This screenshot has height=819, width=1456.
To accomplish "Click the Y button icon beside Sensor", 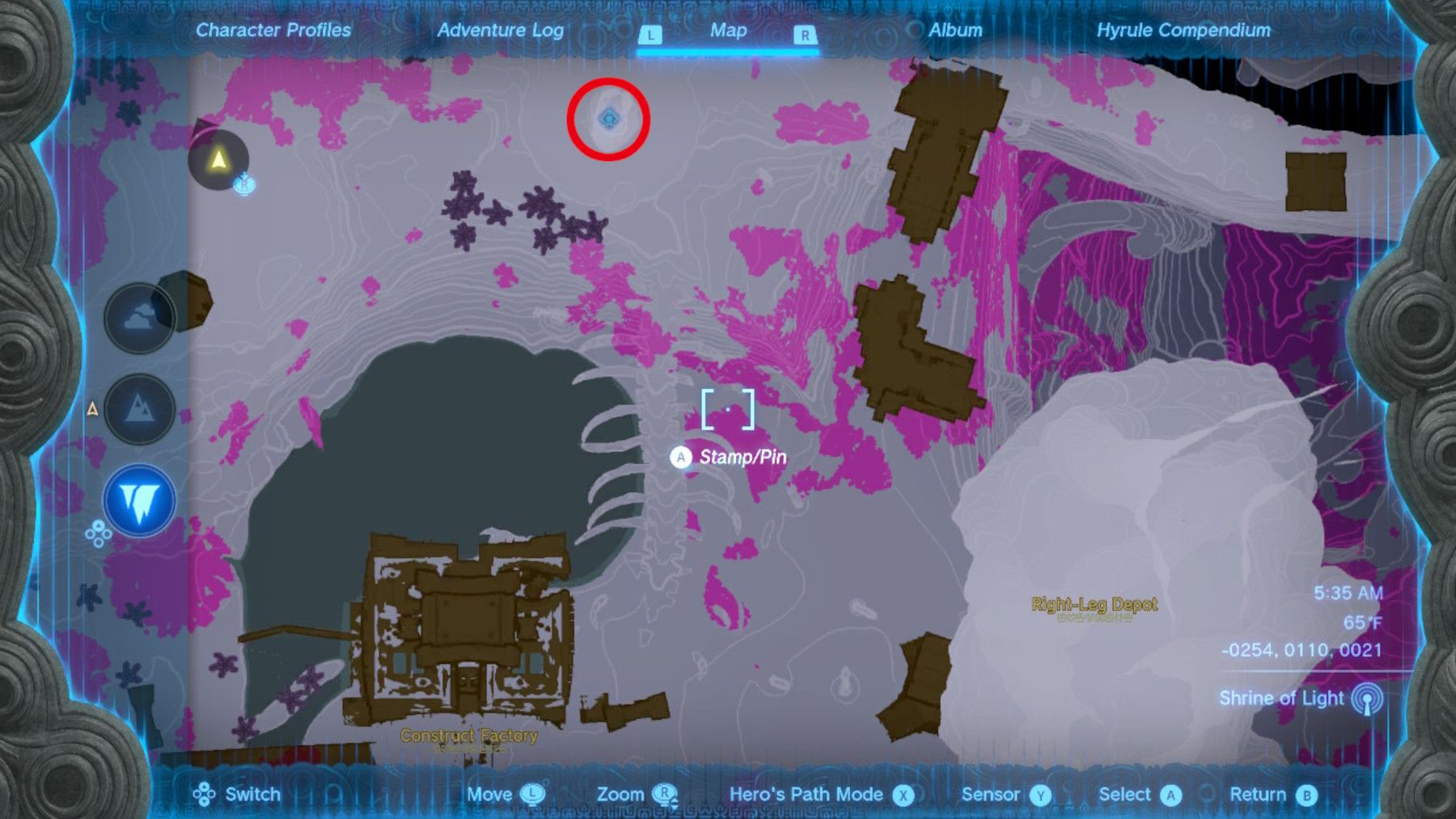I will coord(1039,795).
